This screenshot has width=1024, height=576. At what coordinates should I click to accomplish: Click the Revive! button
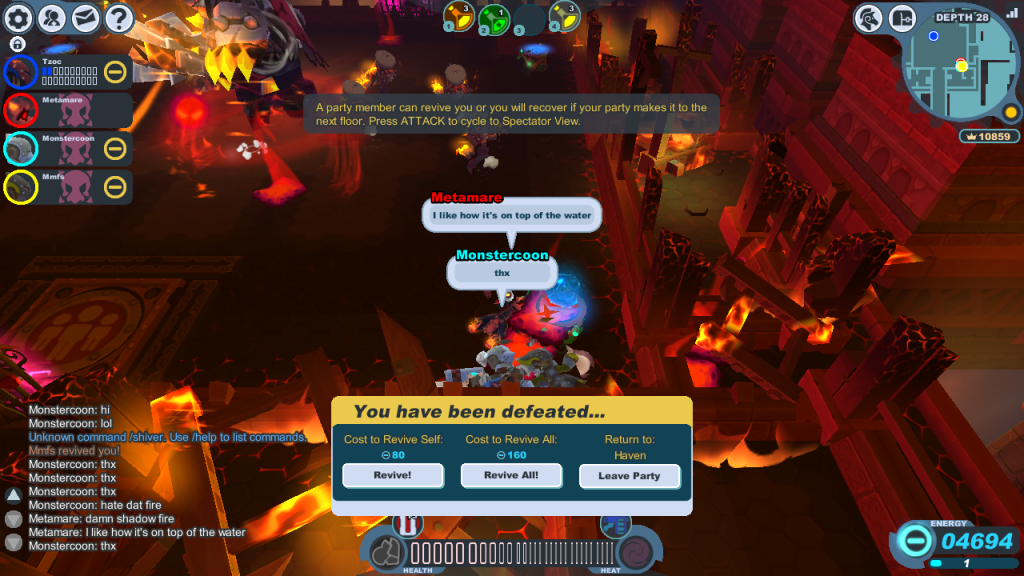tap(393, 475)
